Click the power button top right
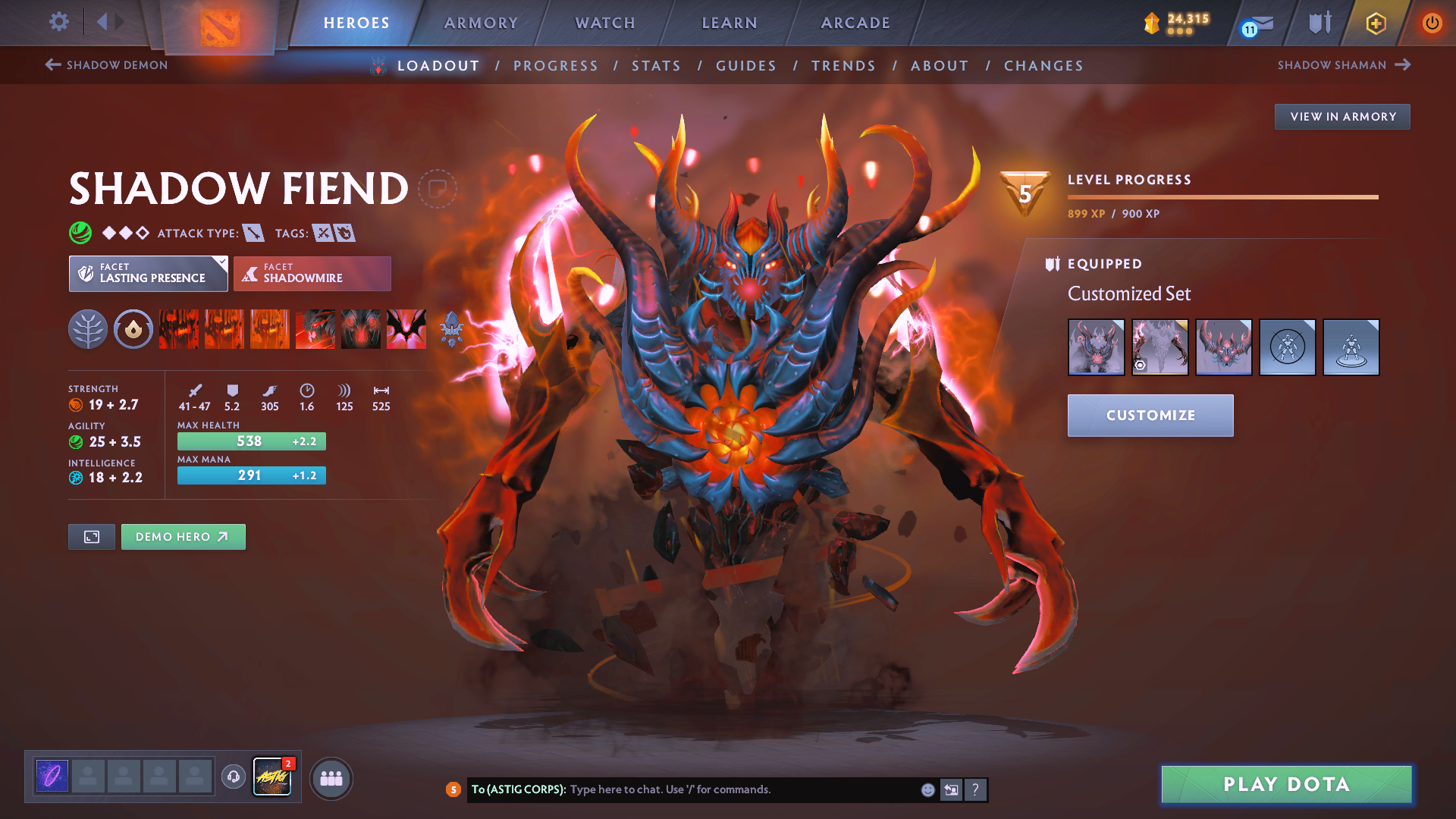This screenshot has width=1456, height=819. (x=1432, y=23)
